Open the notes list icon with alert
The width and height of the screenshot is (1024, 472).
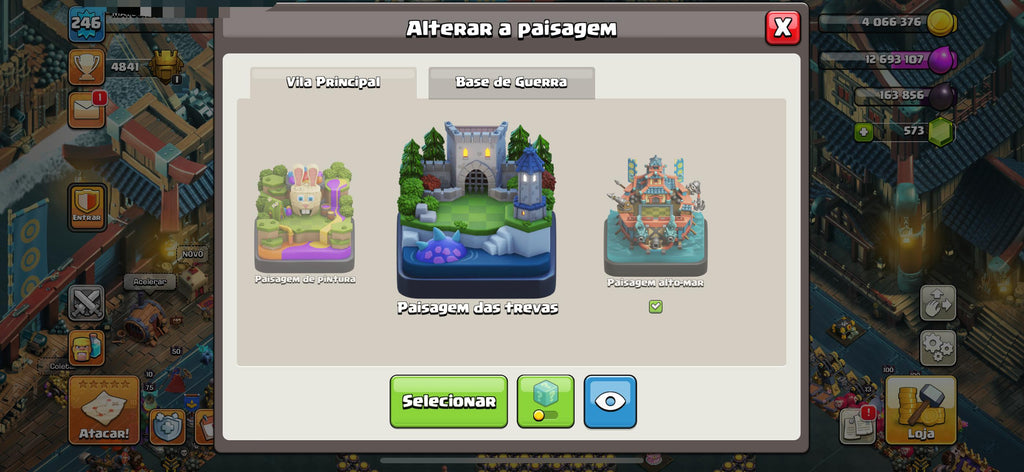[x=857, y=424]
